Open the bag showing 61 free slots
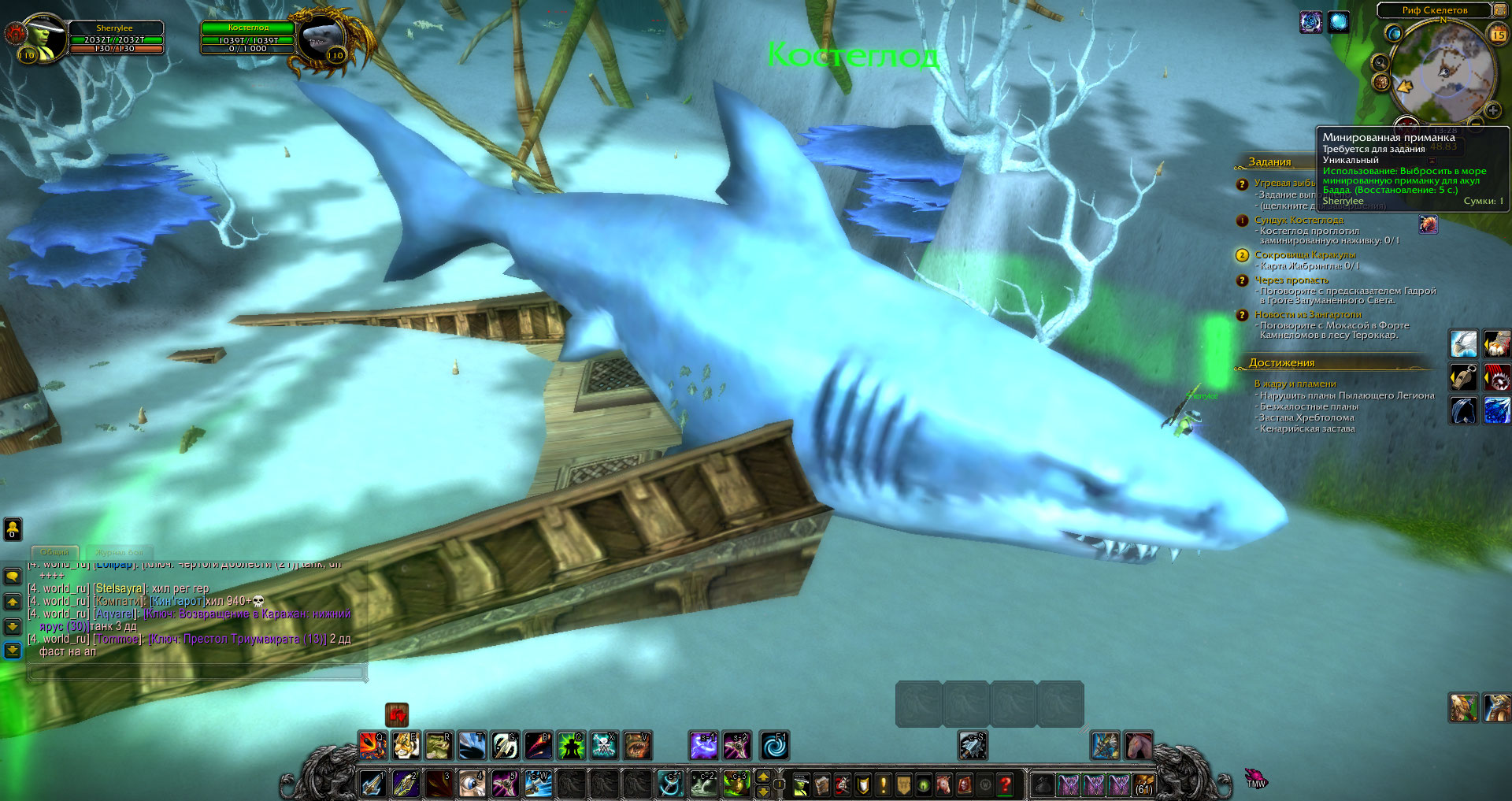 pos(1143,784)
